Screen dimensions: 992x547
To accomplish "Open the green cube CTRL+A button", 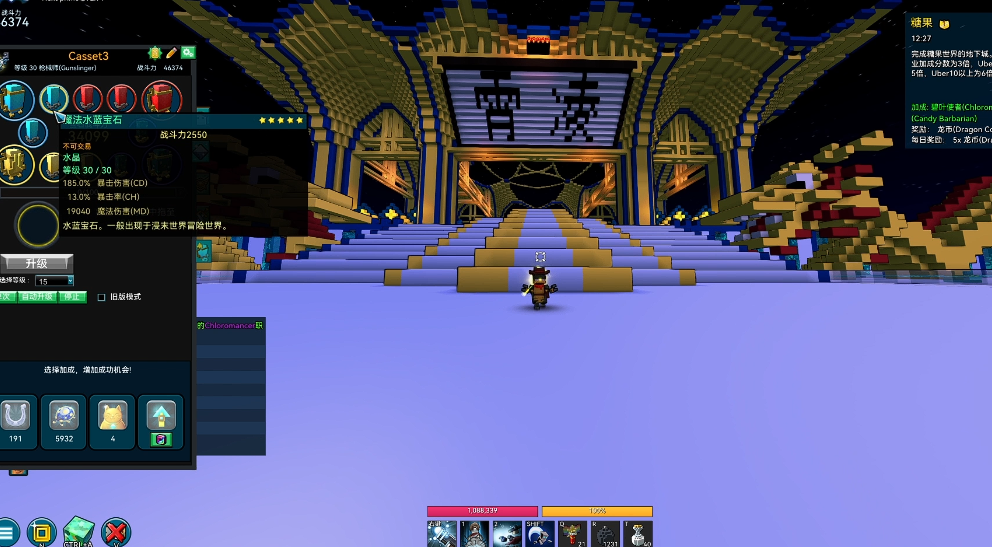I will [x=78, y=532].
